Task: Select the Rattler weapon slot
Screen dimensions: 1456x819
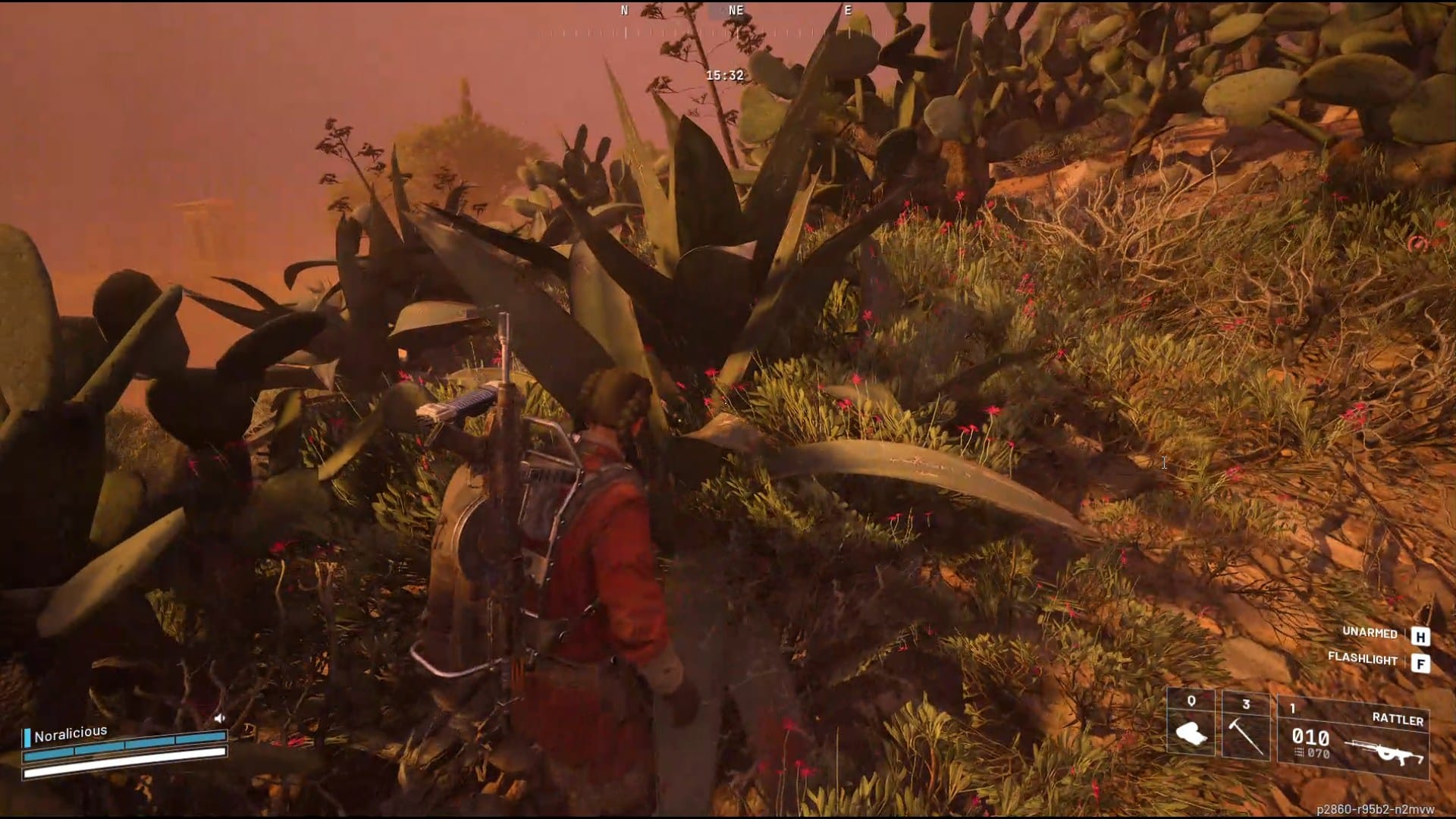Action: point(1353,738)
